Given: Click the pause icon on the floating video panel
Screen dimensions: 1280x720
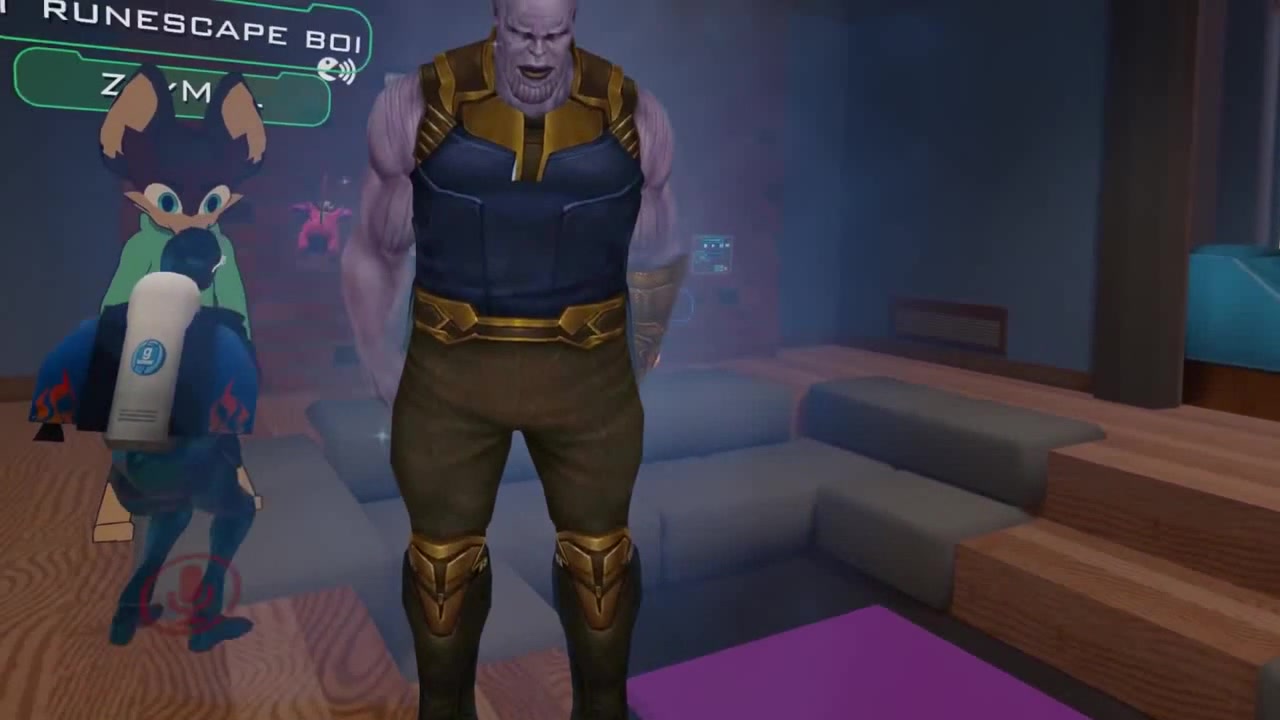Looking at the screenshot, I should pyautogui.click(x=712, y=245).
